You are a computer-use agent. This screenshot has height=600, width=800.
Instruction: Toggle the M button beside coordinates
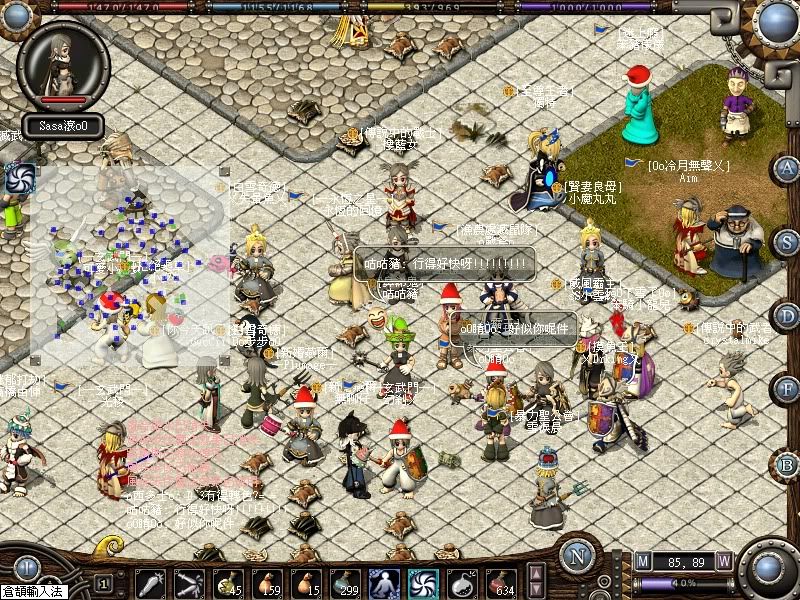click(x=642, y=561)
